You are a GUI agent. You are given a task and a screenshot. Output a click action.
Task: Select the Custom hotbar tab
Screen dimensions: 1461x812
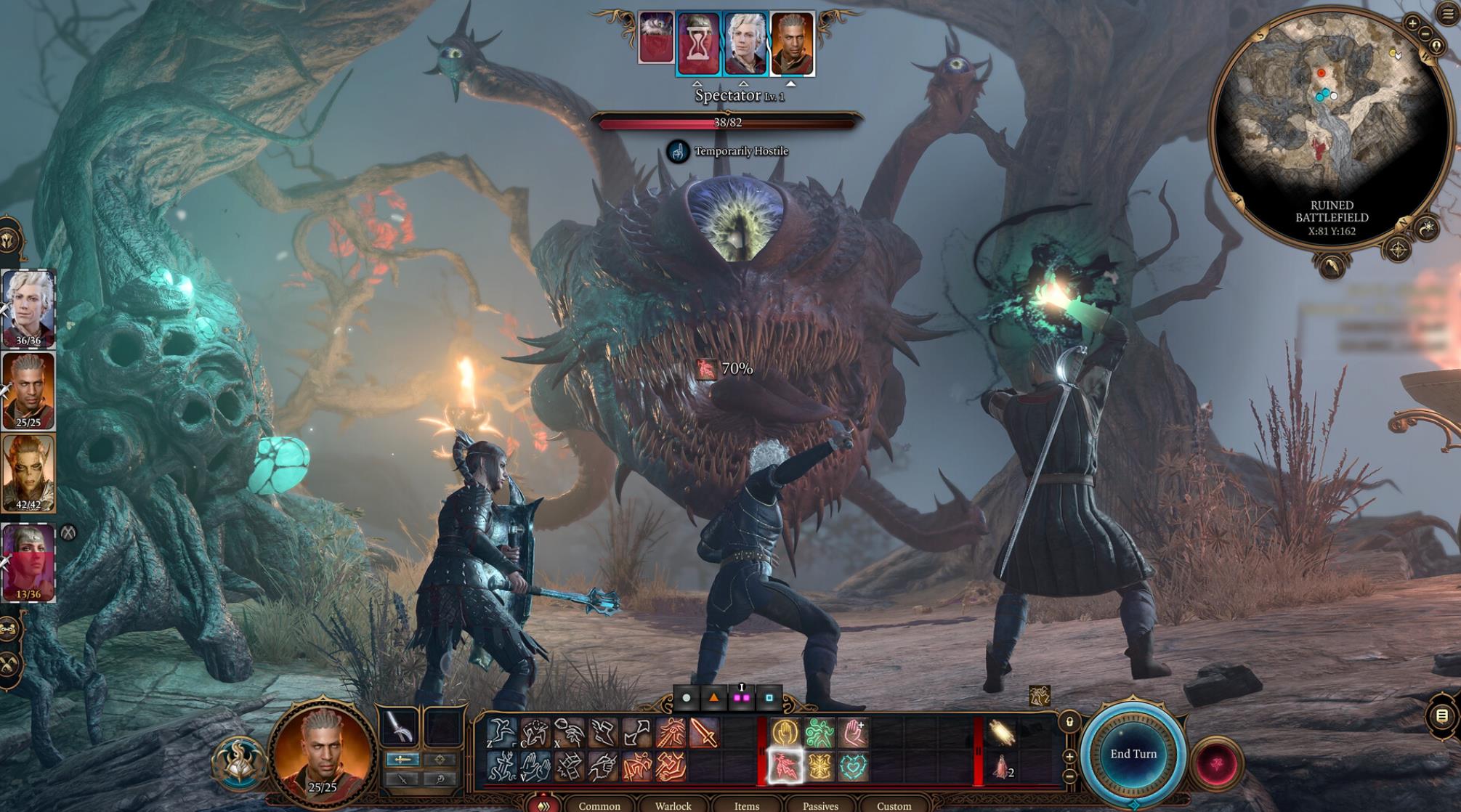tap(894, 805)
